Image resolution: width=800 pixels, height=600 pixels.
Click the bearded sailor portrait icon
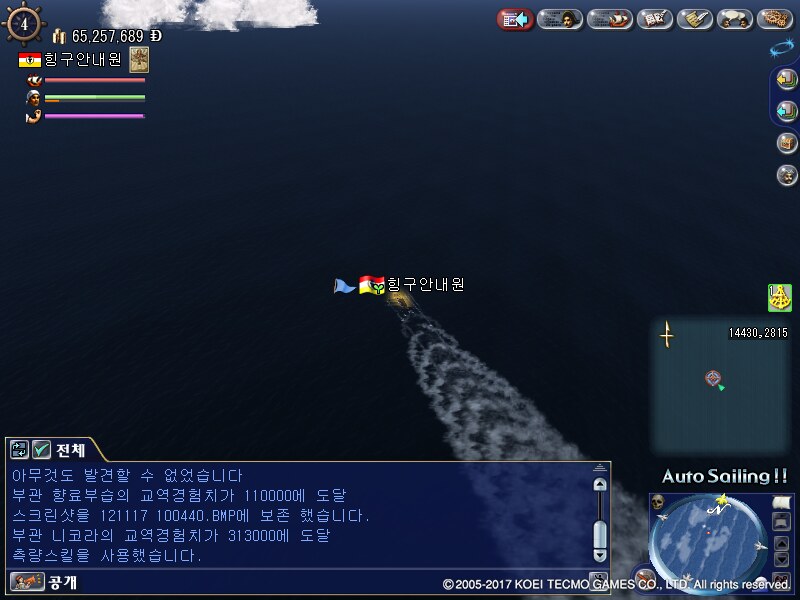[786, 175]
